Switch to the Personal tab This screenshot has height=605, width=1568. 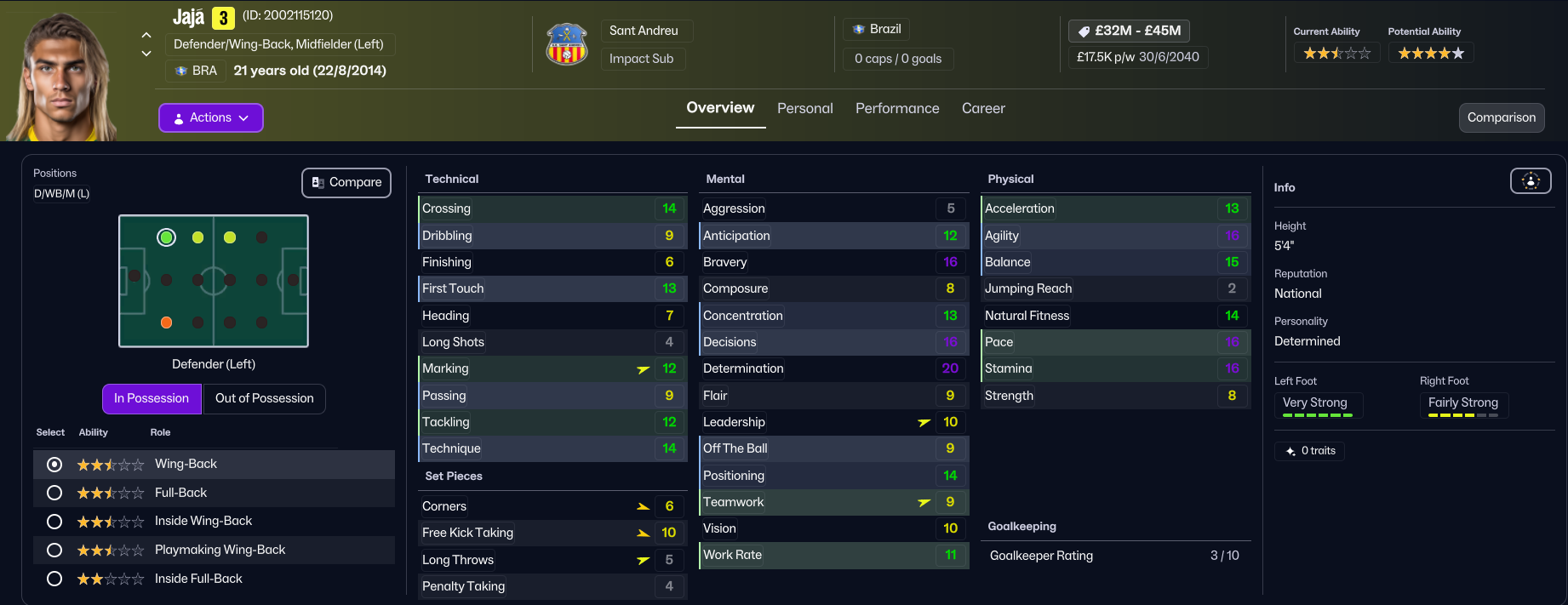[x=804, y=108]
